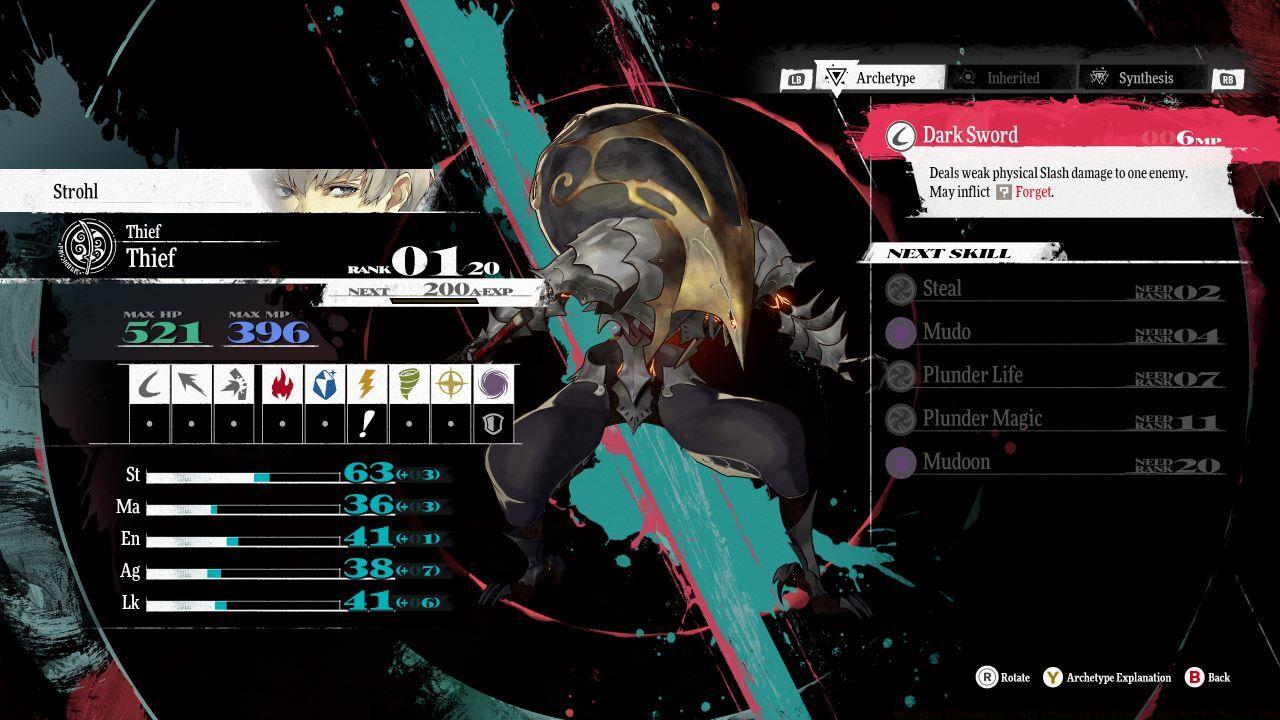Click the shield defense icon below the affinities
This screenshot has height=720, width=1280.
click(493, 421)
